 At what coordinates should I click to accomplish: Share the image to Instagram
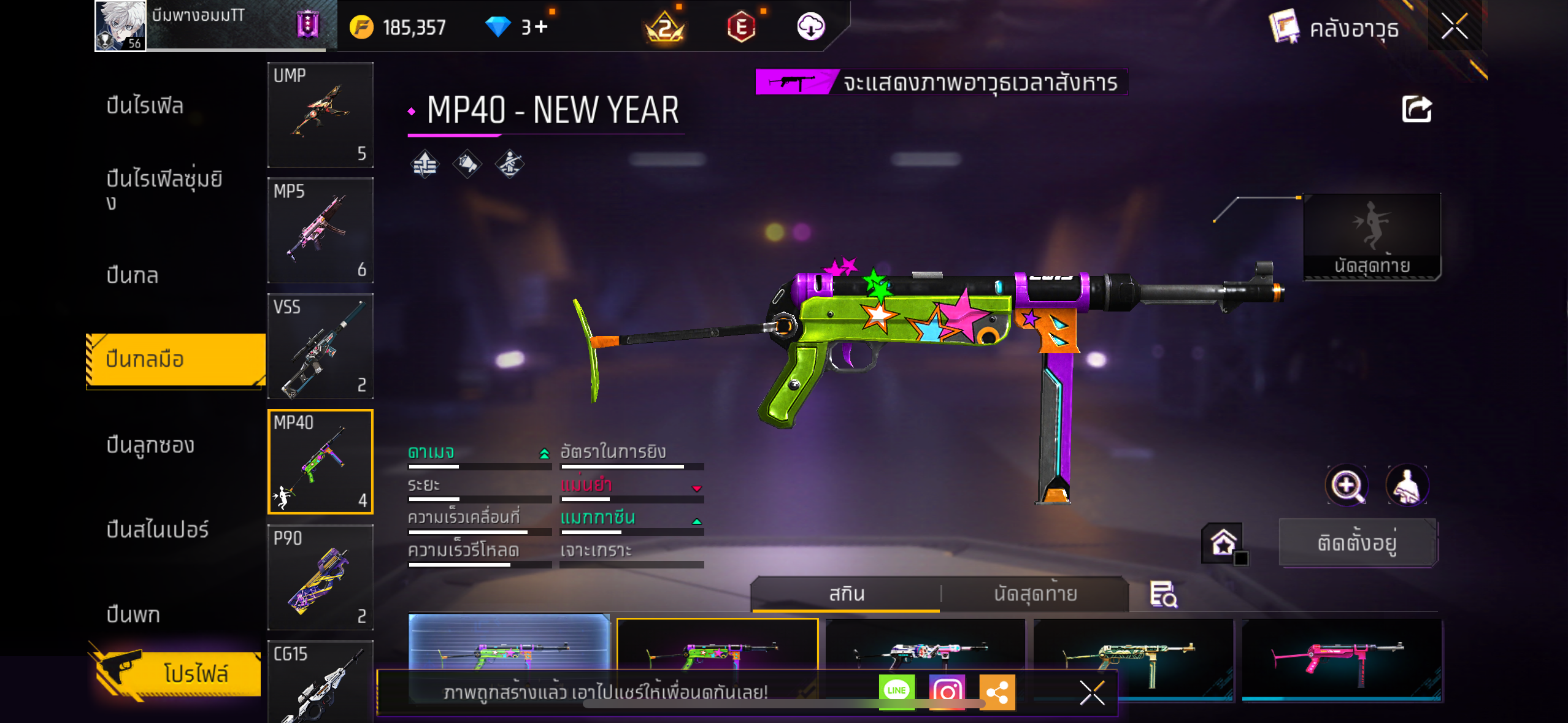click(x=947, y=691)
